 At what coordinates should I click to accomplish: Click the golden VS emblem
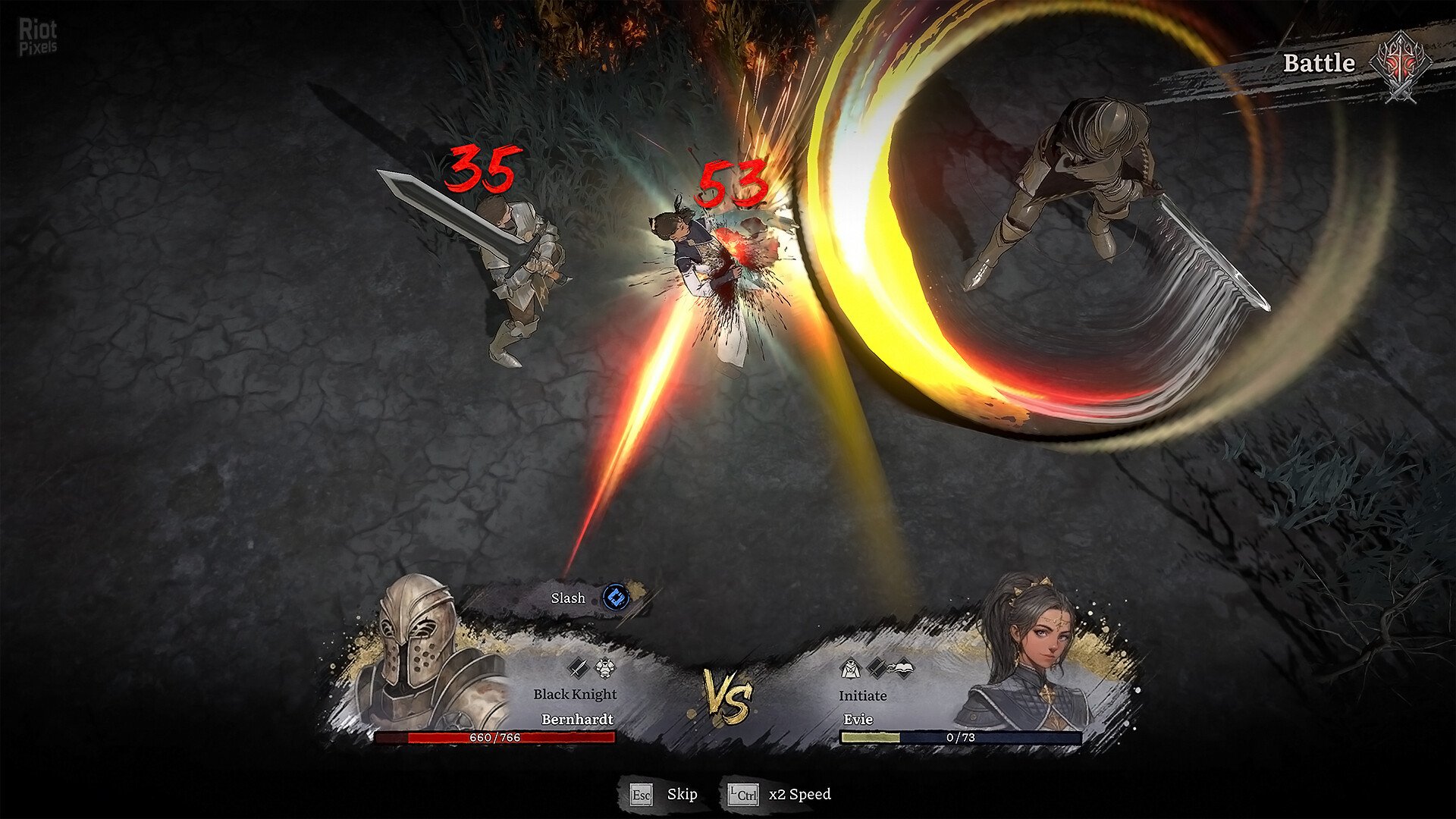[x=730, y=695]
